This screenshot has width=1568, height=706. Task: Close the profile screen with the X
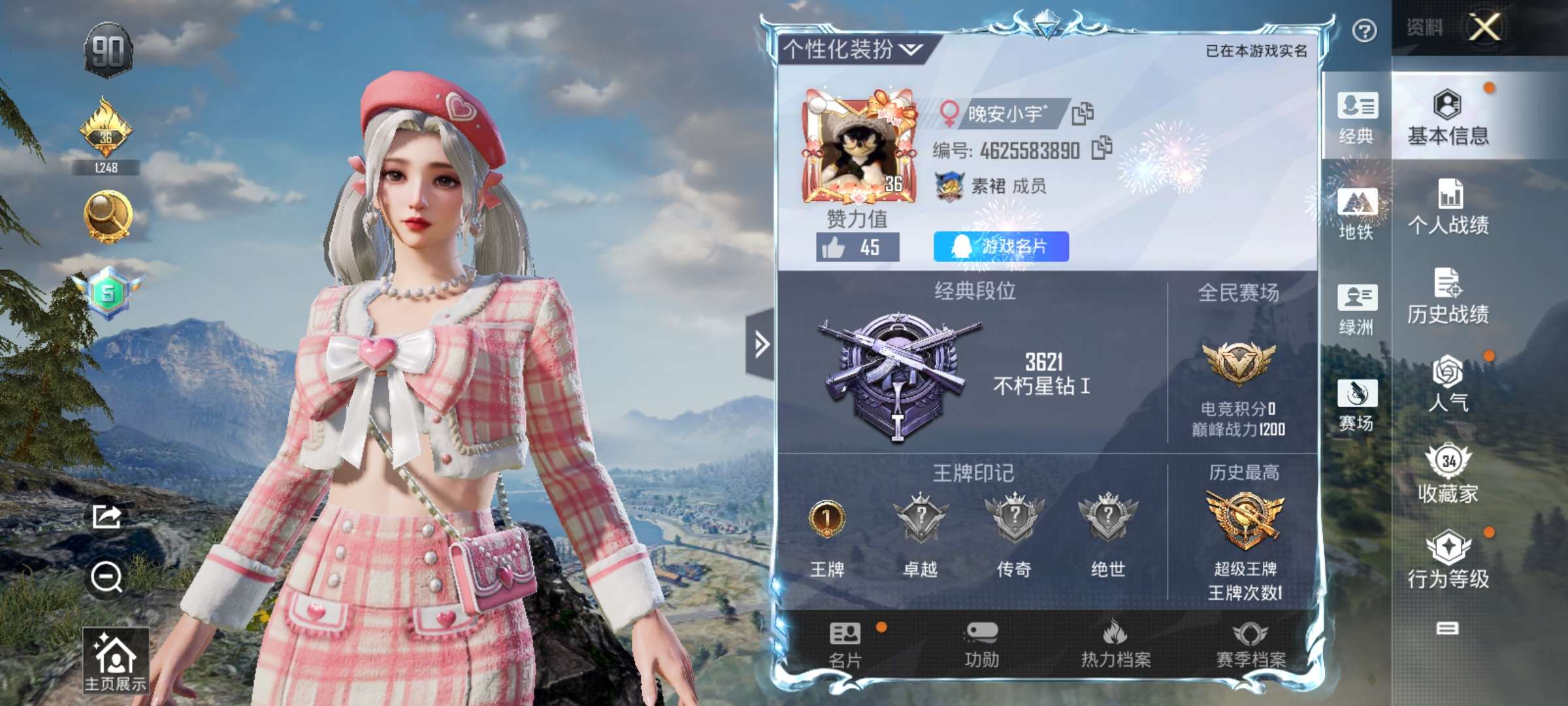point(1485,27)
